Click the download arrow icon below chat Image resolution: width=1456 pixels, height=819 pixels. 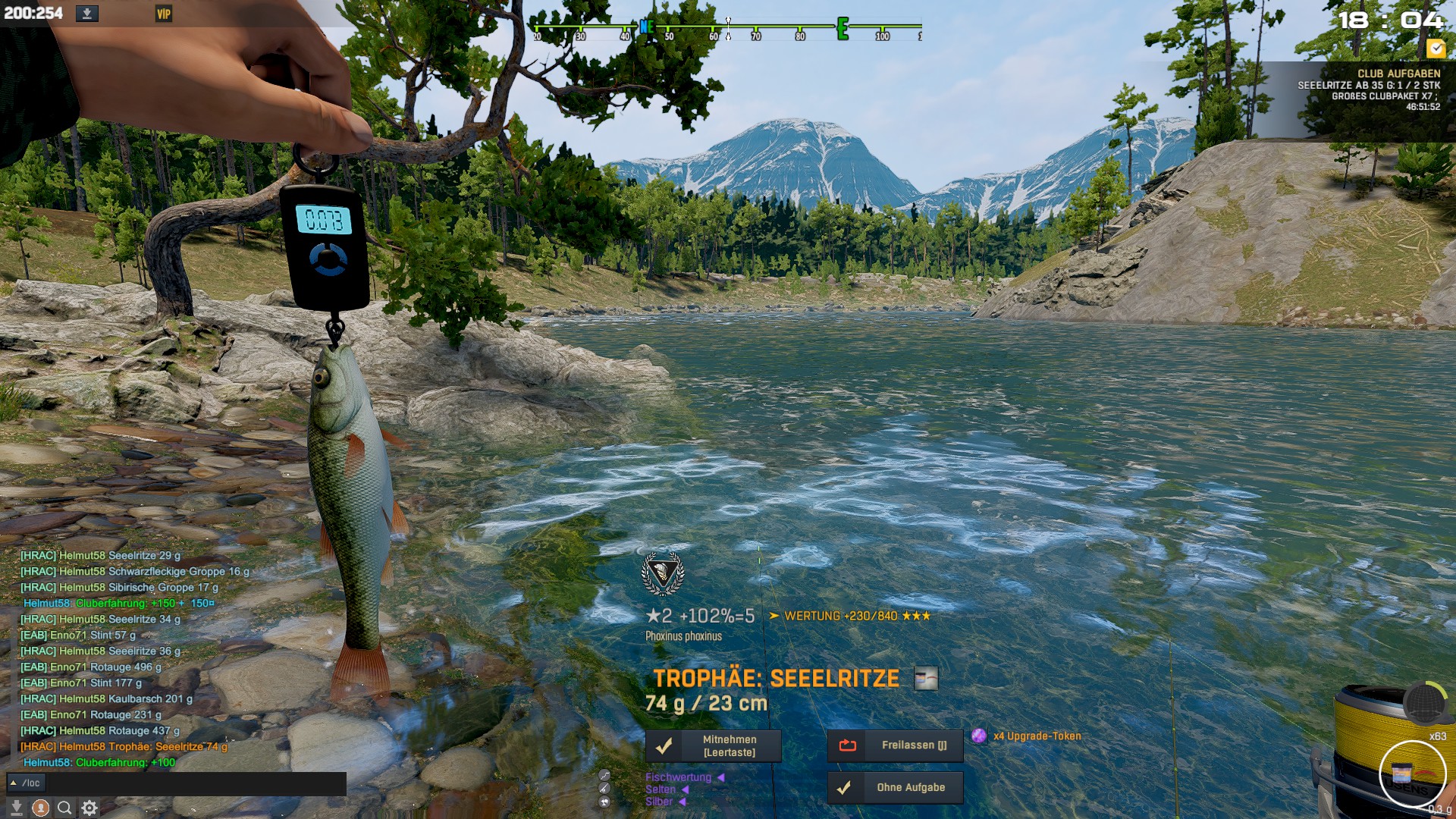(16, 808)
